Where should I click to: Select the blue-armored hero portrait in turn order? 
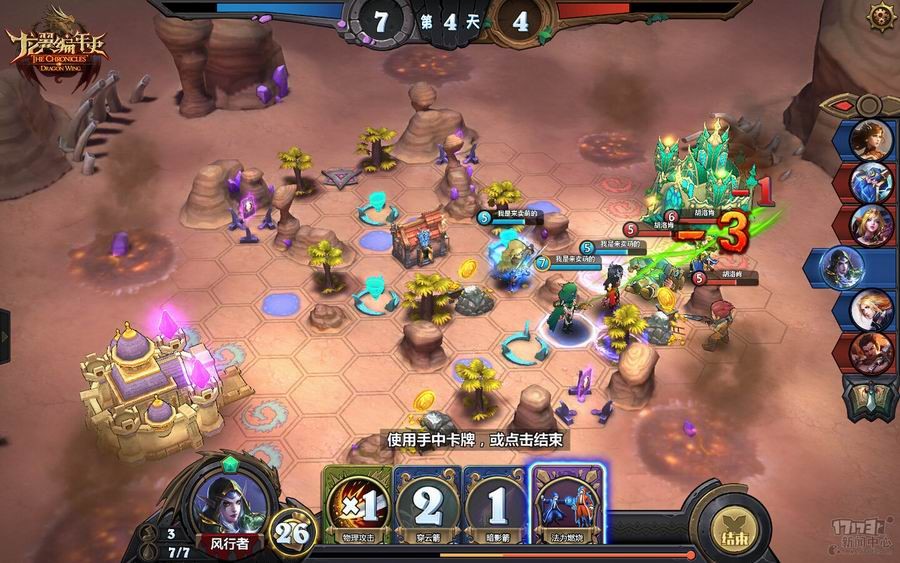pos(872,182)
